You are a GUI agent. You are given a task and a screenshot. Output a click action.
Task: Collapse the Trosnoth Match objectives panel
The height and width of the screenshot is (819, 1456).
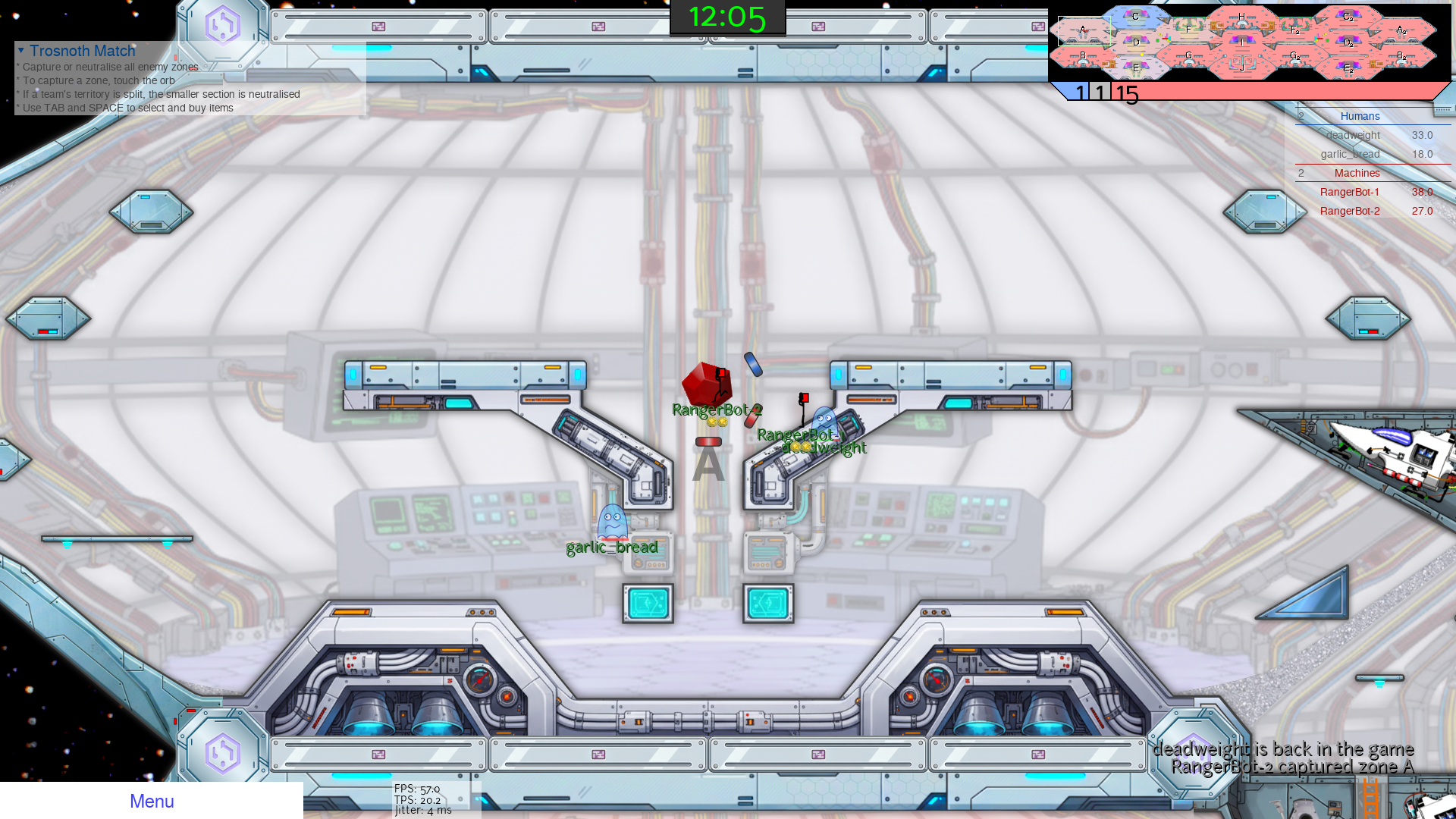point(21,51)
